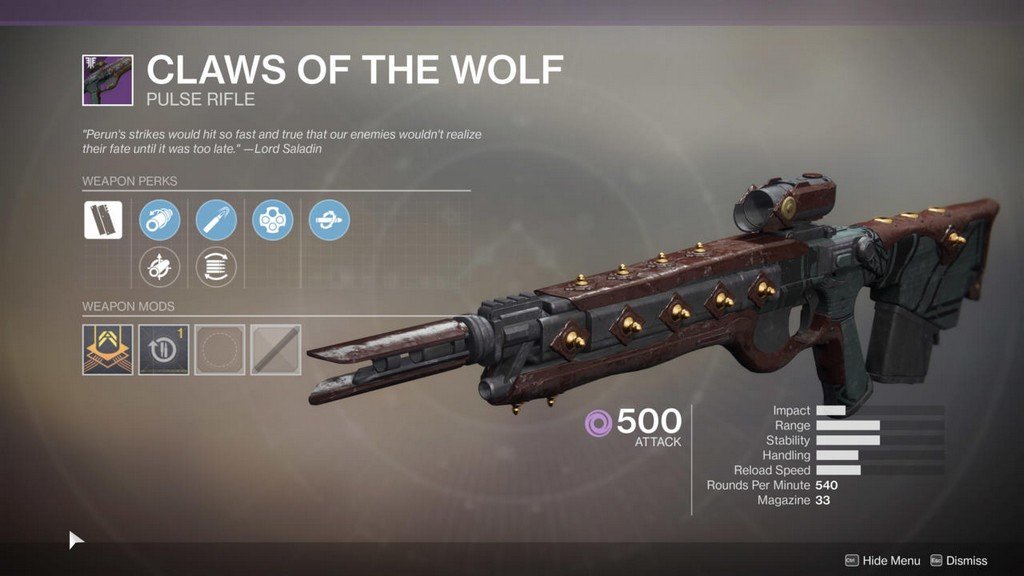The height and width of the screenshot is (576, 1024).
Task: Inspect the orbiting bullet trait perk icon
Action: [329, 219]
